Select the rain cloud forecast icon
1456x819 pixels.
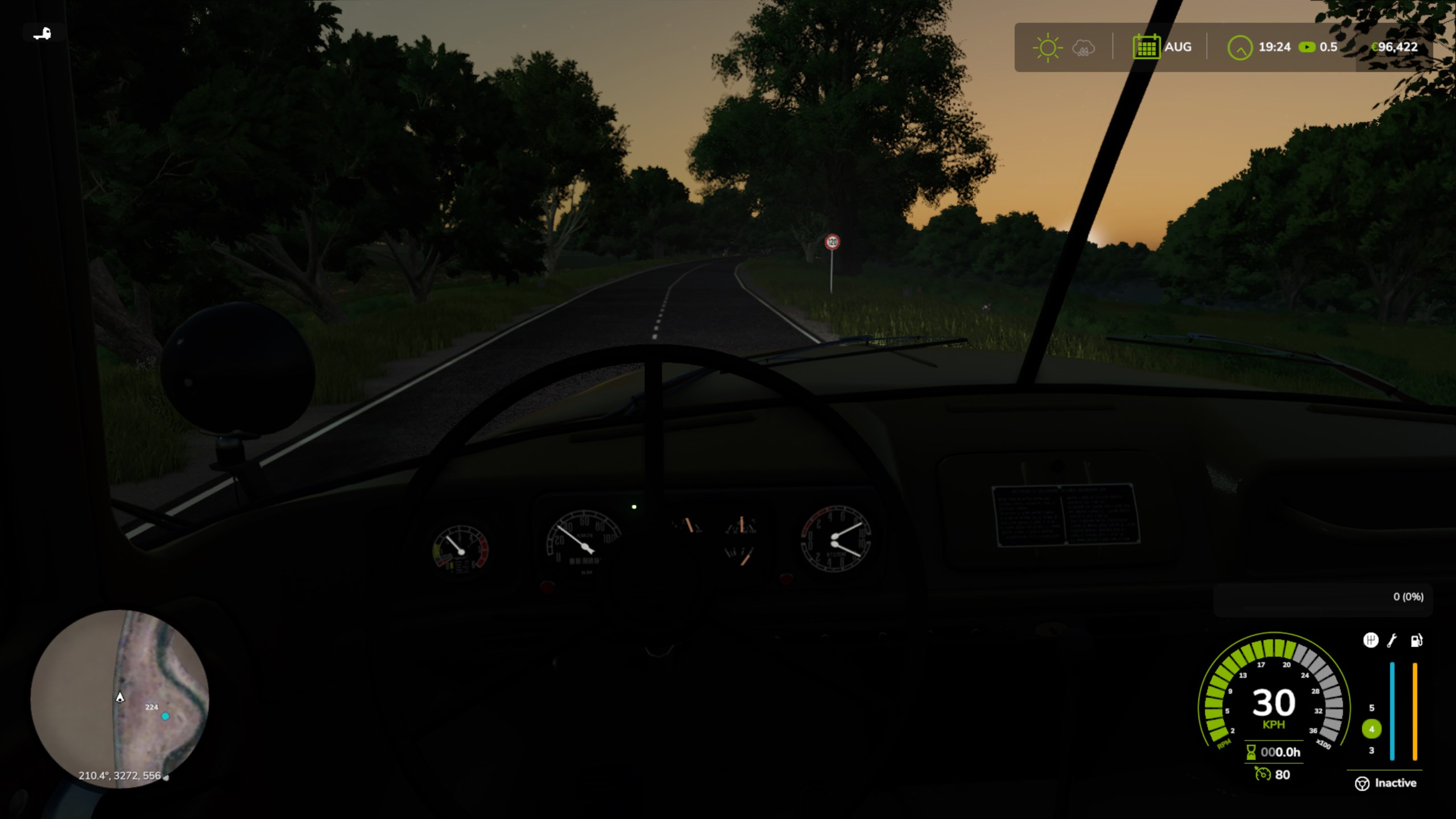pyautogui.click(x=1083, y=48)
